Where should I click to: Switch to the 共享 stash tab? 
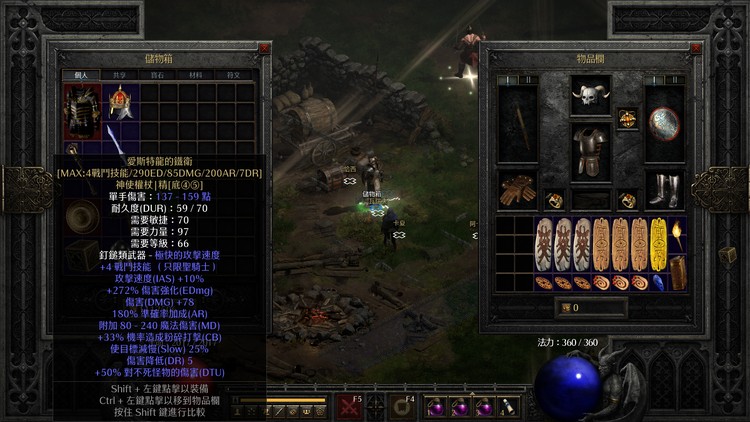point(119,75)
